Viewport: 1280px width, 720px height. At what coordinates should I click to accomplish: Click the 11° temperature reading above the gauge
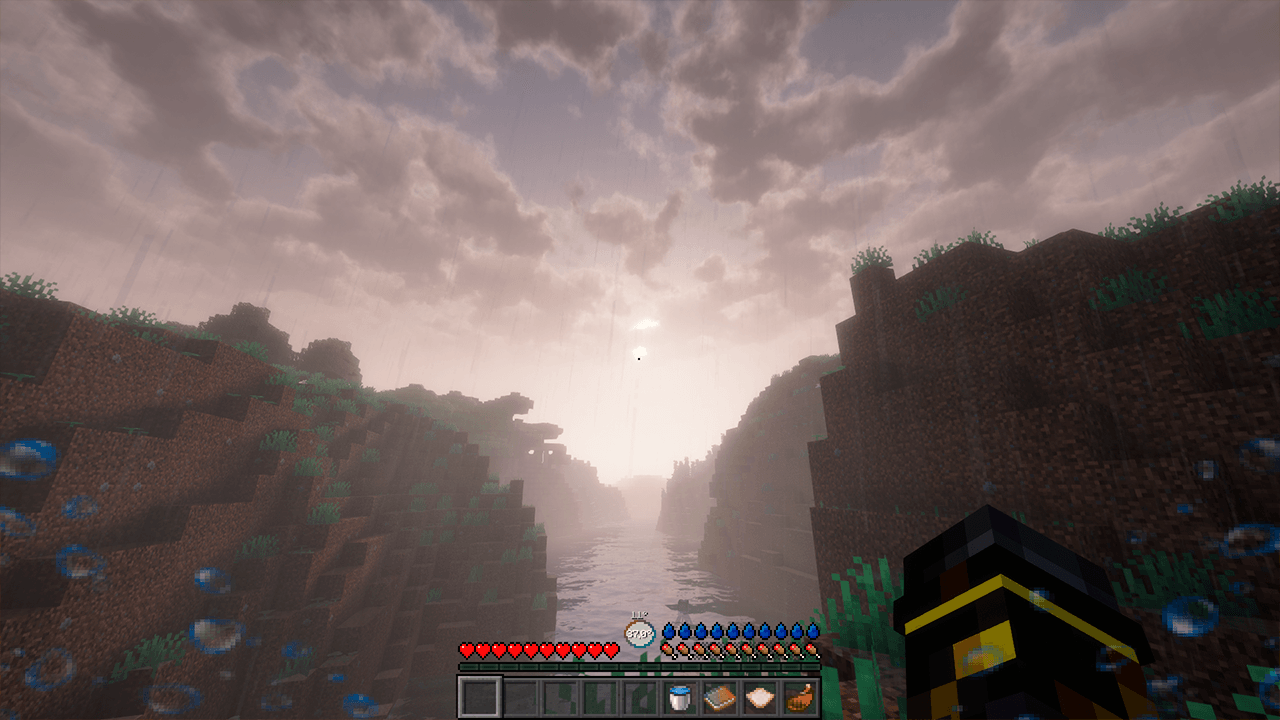coord(638,613)
